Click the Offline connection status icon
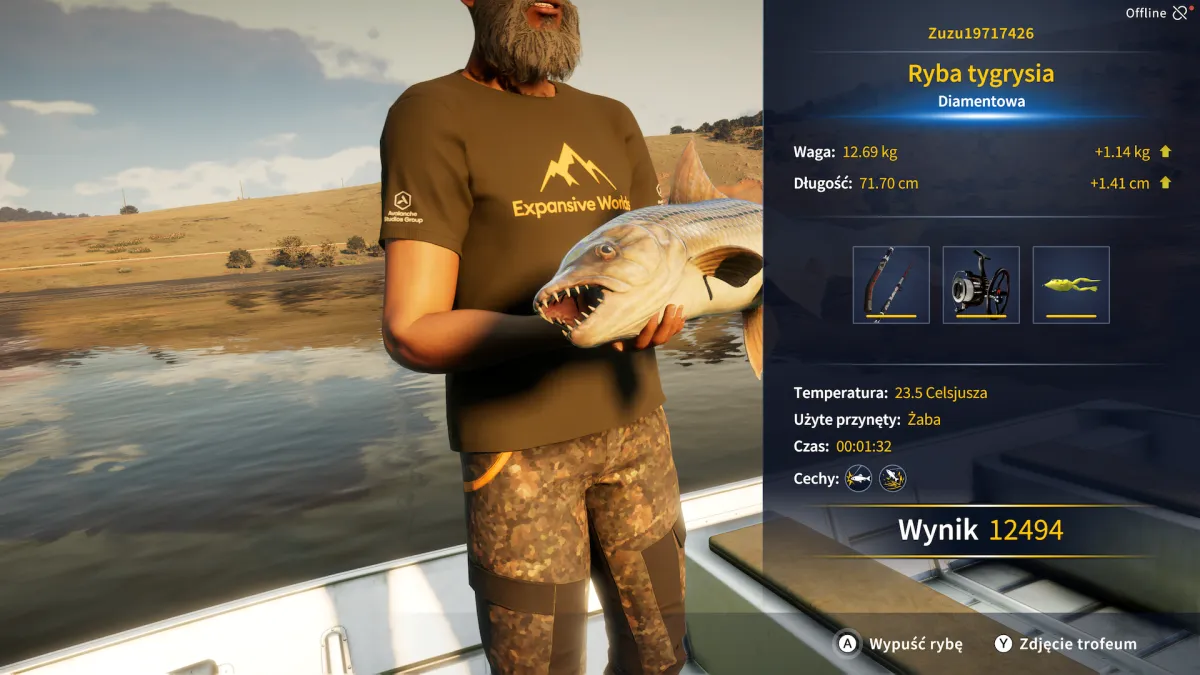The width and height of the screenshot is (1200, 675). [1180, 13]
